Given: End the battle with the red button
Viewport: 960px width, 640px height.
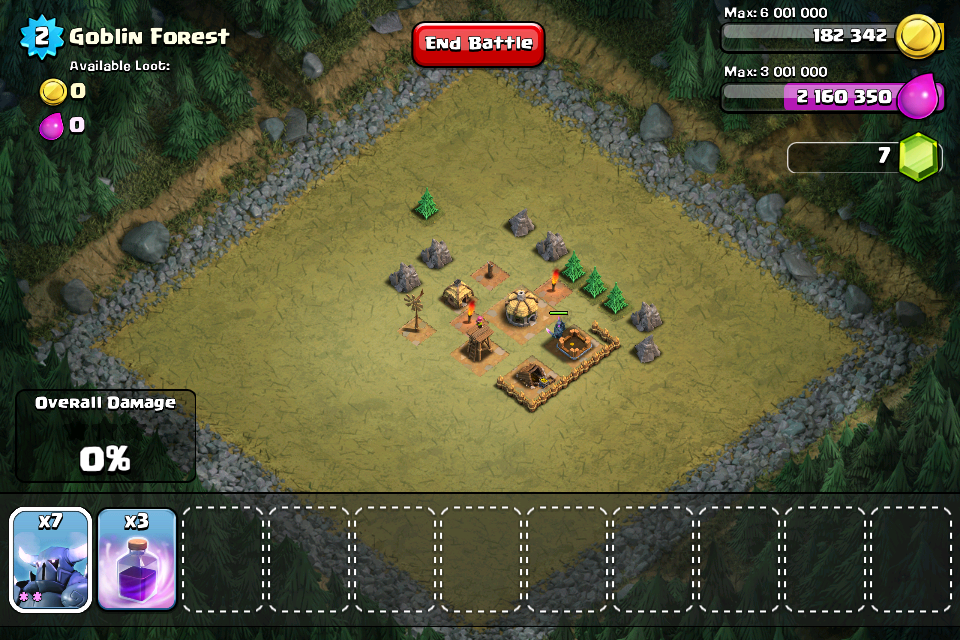Looking at the screenshot, I should point(478,44).
